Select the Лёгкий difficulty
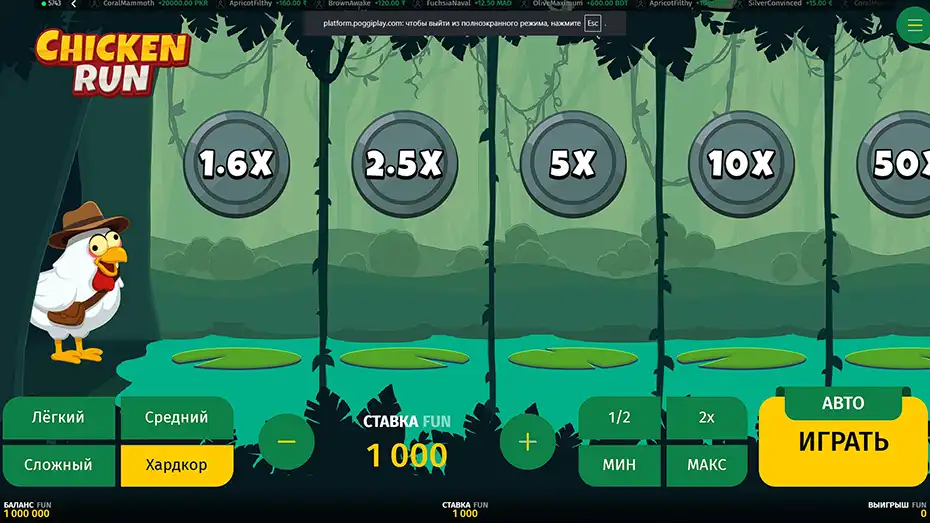Image resolution: width=930 pixels, height=523 pixels. [x=58, y=418]
